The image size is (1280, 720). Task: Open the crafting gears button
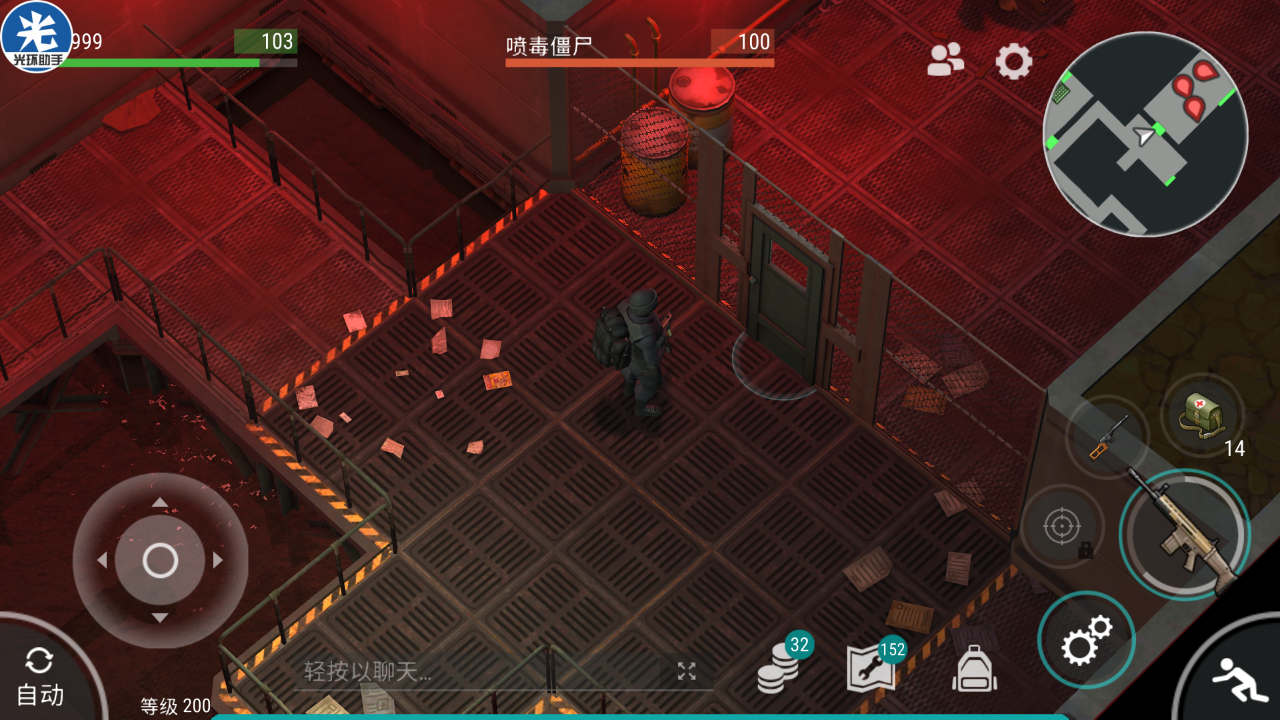tap(1086, 640)
